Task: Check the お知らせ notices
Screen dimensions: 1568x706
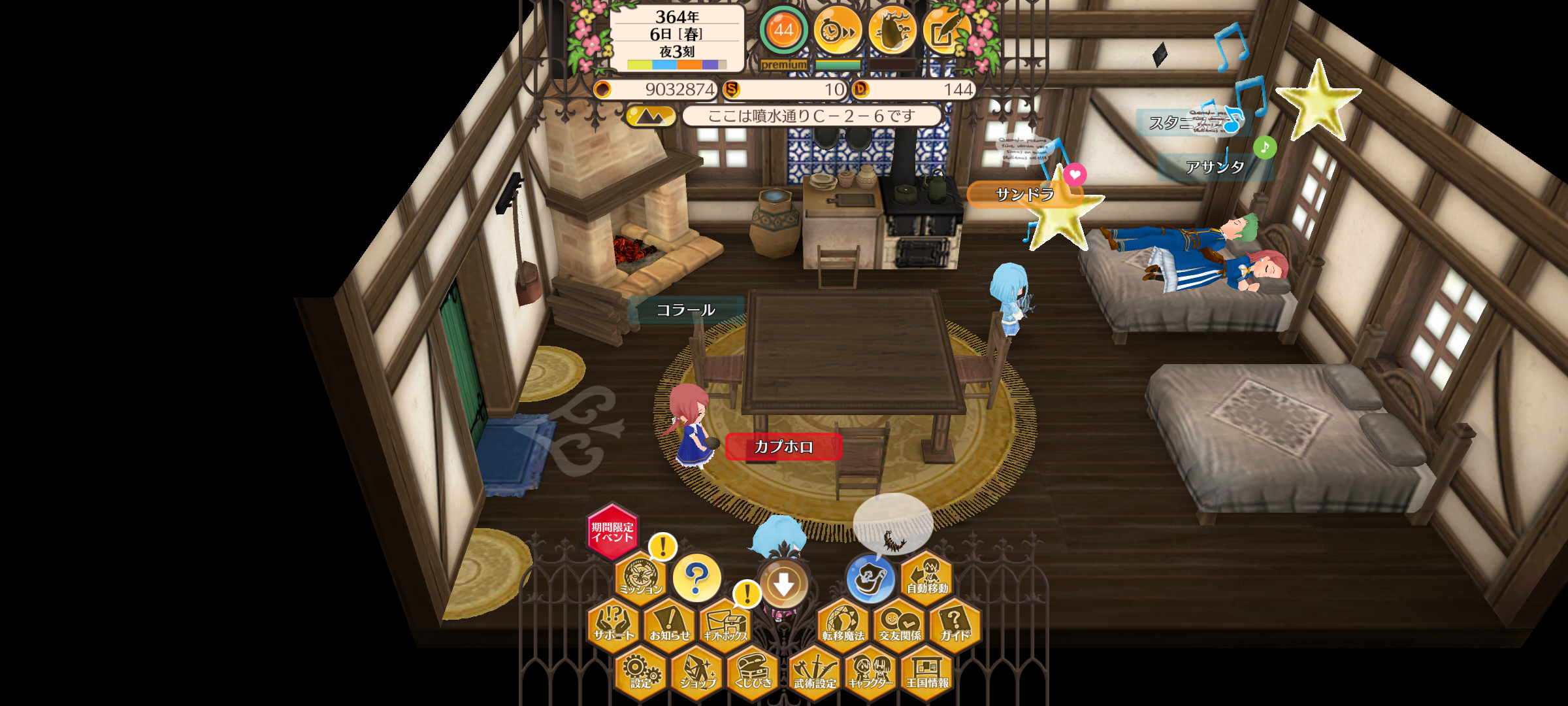Action: [x=670, y=624]
